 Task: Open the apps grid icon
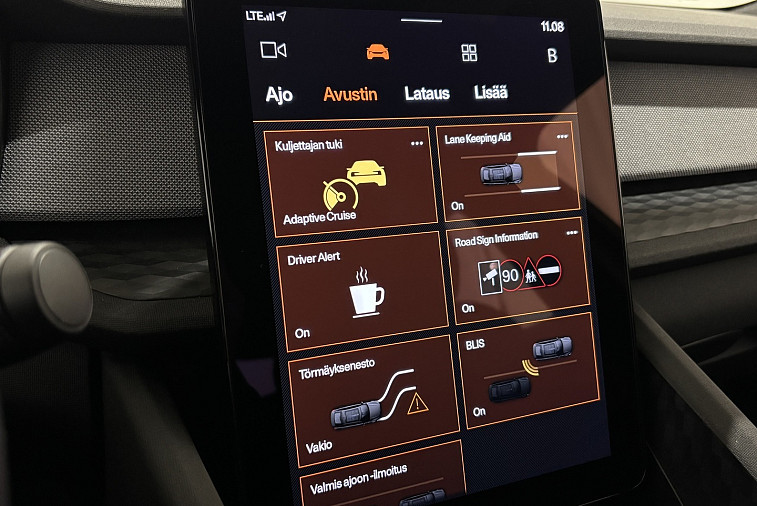coord(469,53)
